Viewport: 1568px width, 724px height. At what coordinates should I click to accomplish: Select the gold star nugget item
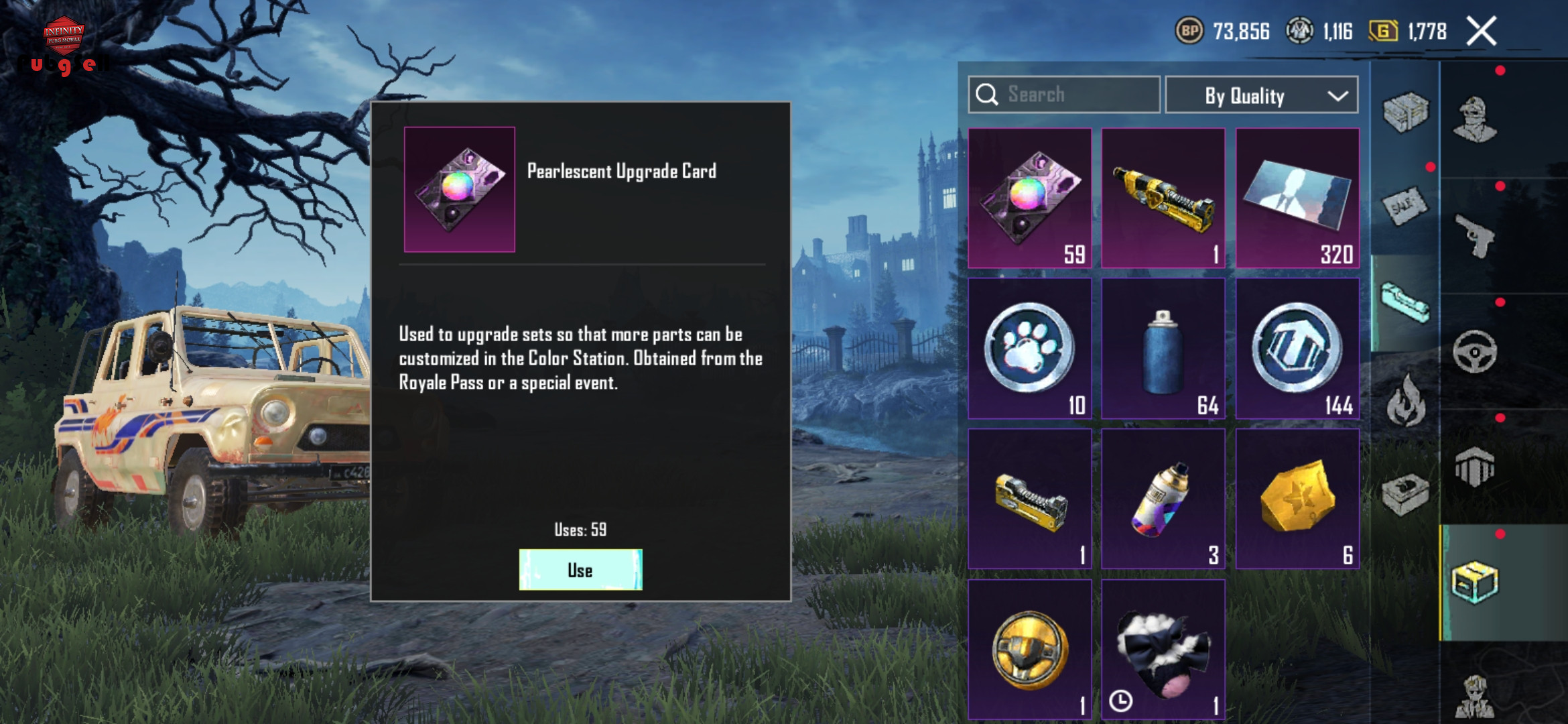tap(1297, 499)
